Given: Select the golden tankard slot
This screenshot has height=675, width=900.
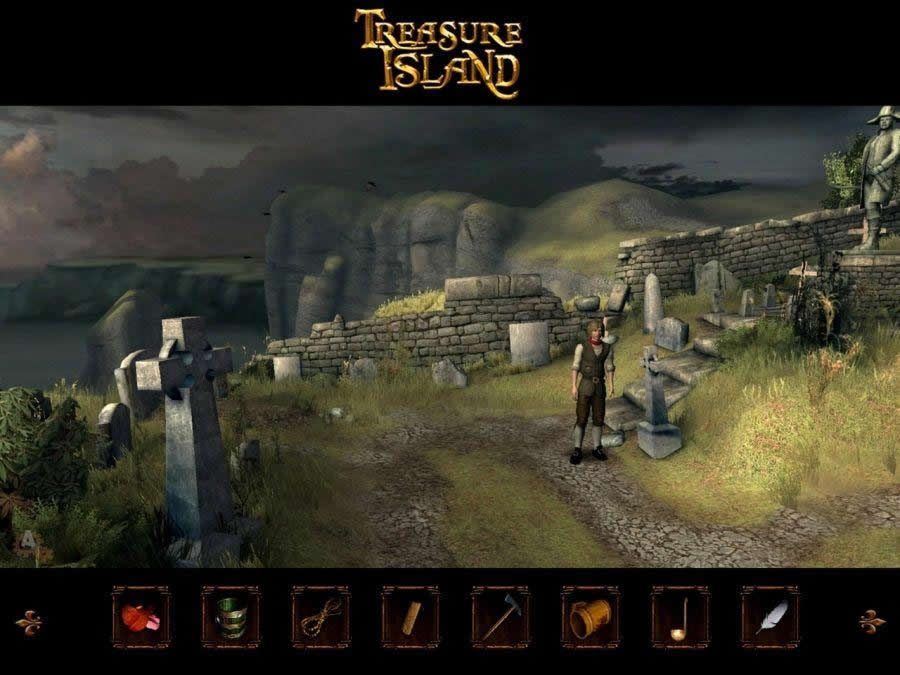Looking at the screenshot, I should 590,618.
